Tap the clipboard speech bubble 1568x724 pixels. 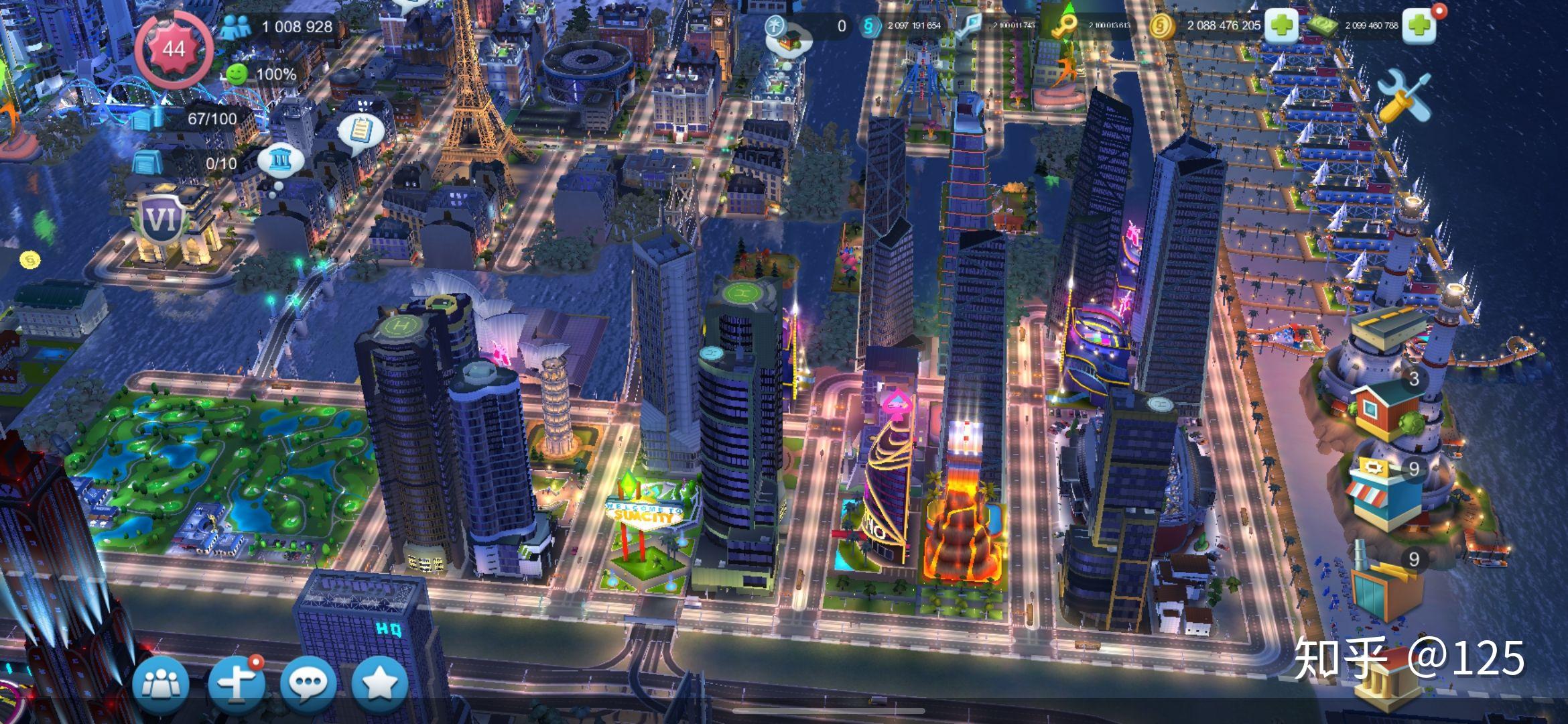point(361,130)
